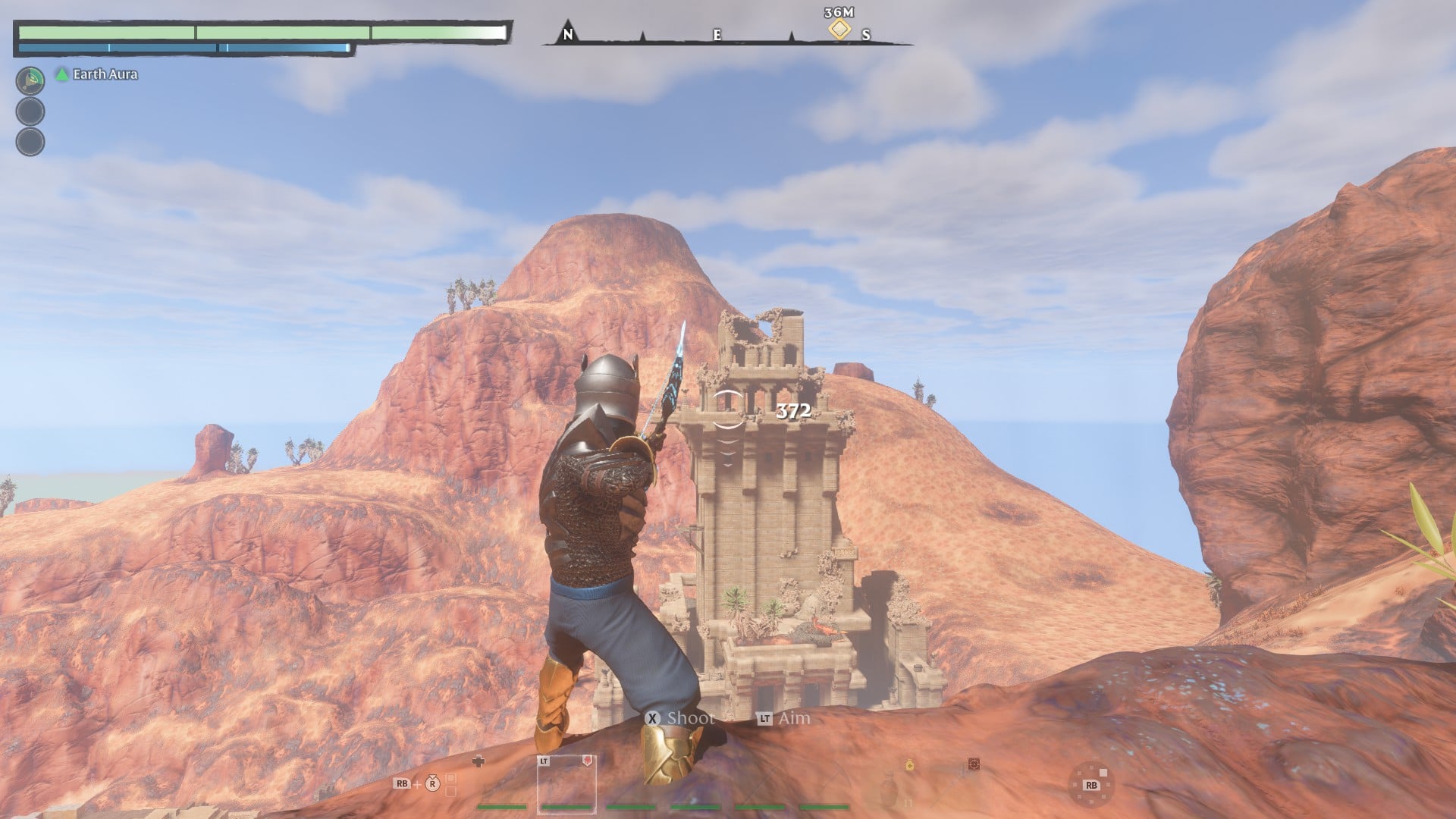Click the first empty buff slot circle

[x=30, y=111]
